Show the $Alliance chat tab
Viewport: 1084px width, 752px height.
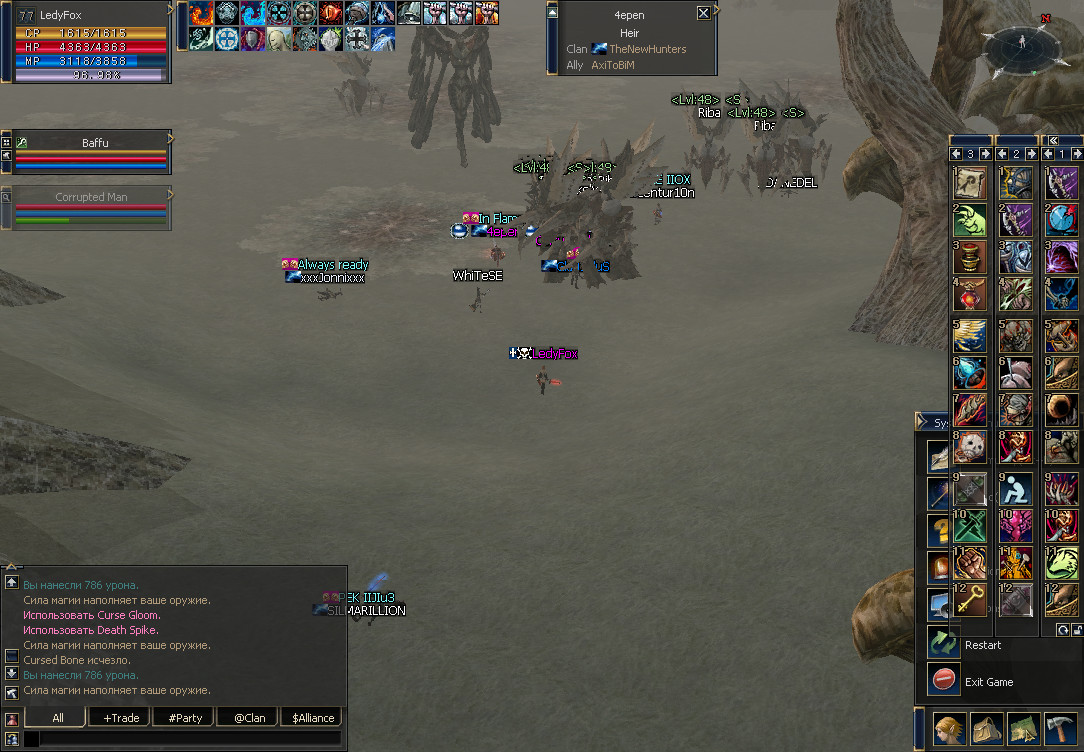tap(312, 718)
